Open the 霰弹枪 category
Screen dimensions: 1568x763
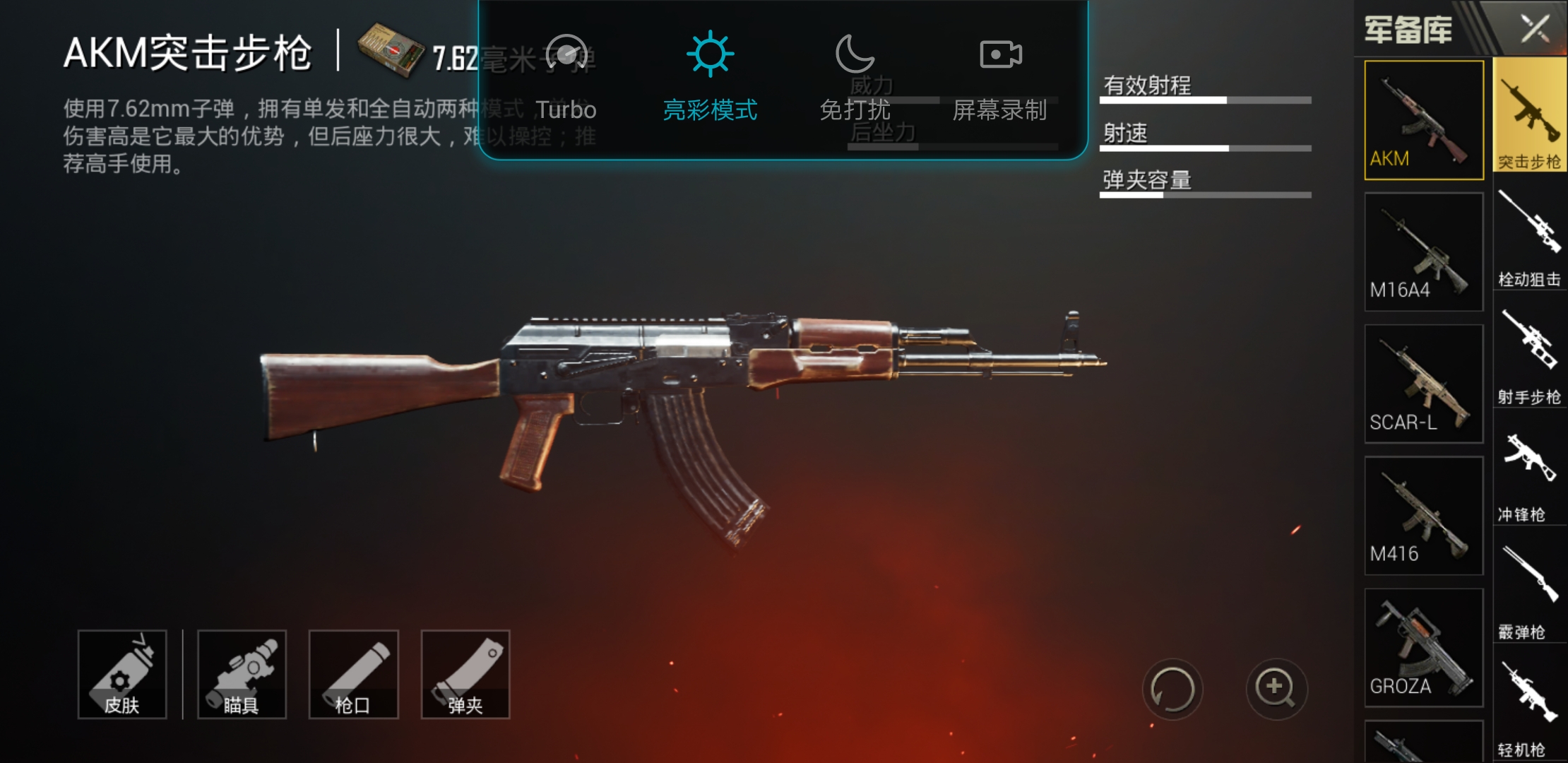(x=1530, y=591)
